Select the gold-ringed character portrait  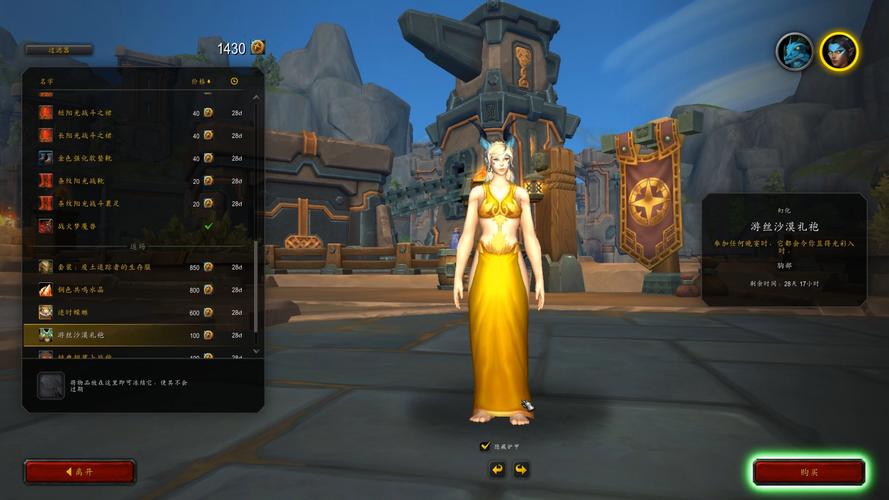coord(838,51)
